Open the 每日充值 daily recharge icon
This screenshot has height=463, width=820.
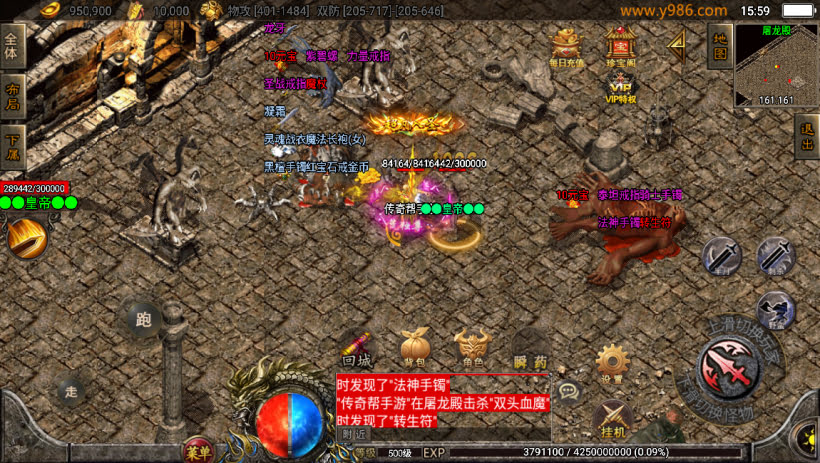(x=567, y=44)
